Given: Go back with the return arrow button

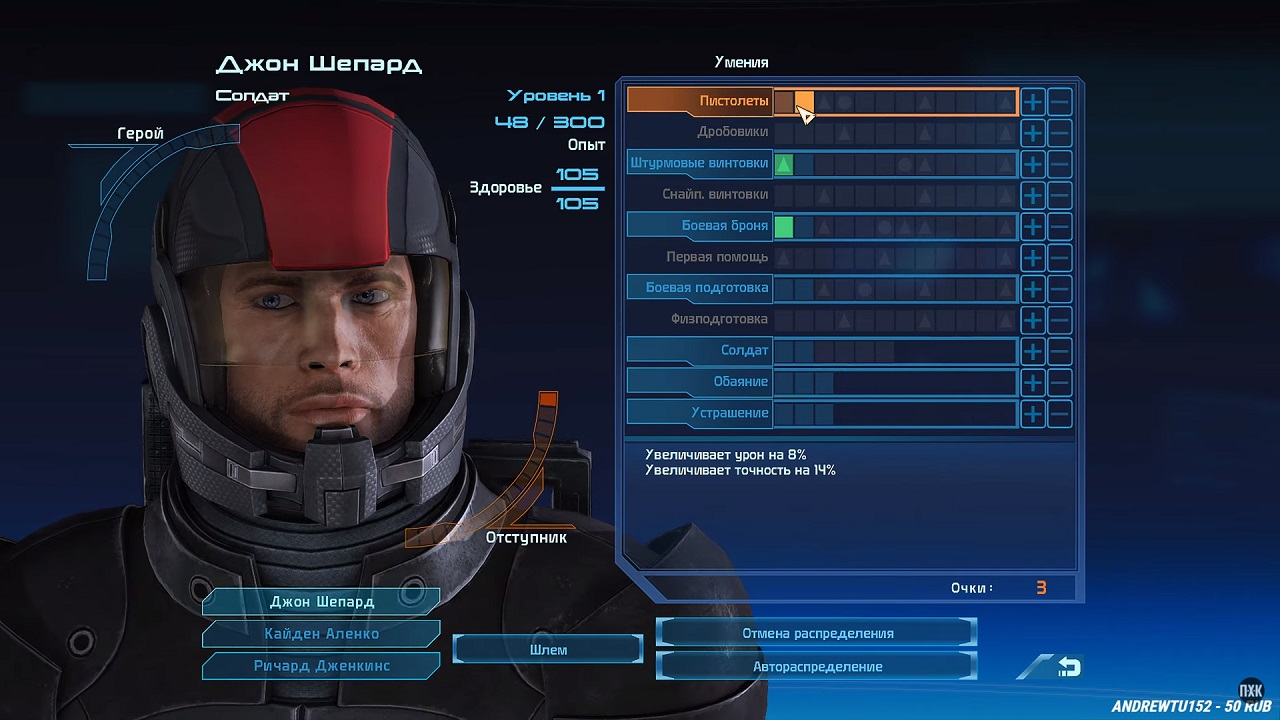Looking at the screenshot, I should tap(1067, 667).
